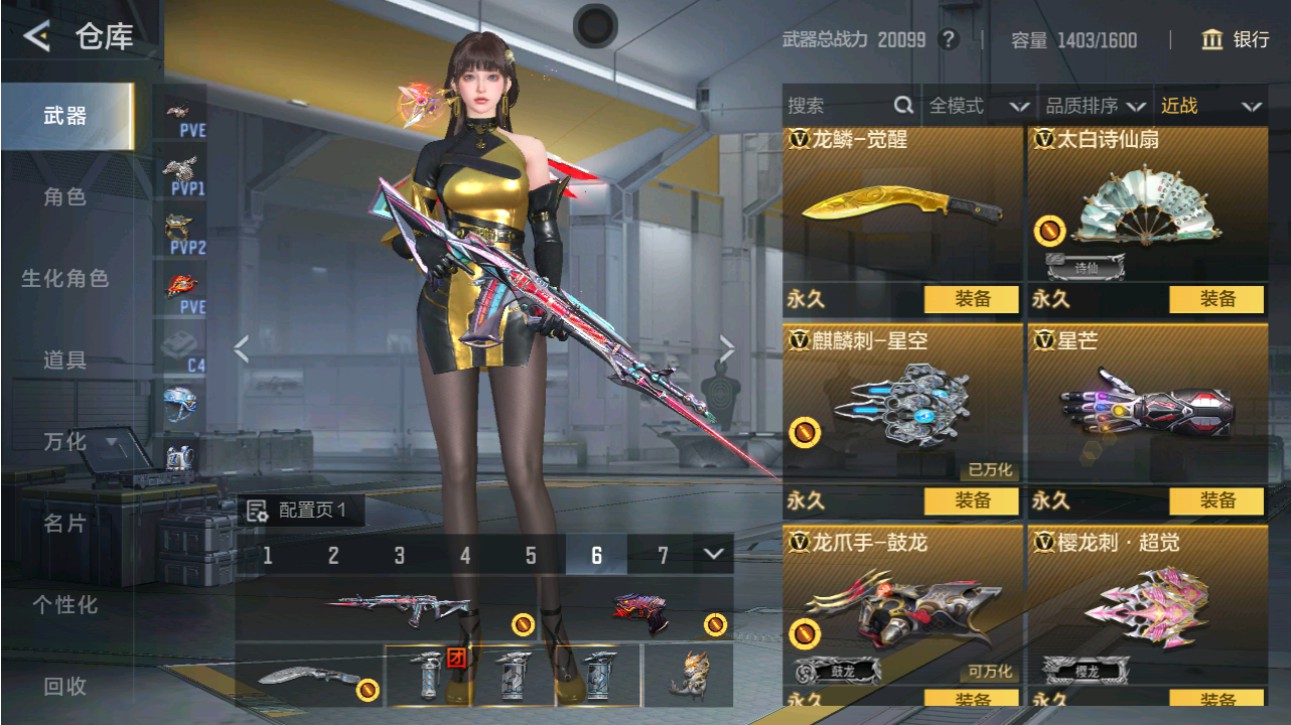Click the search magnifier in the weapon list
This screenshot has width=1291, height=725.
pos(901,104)
